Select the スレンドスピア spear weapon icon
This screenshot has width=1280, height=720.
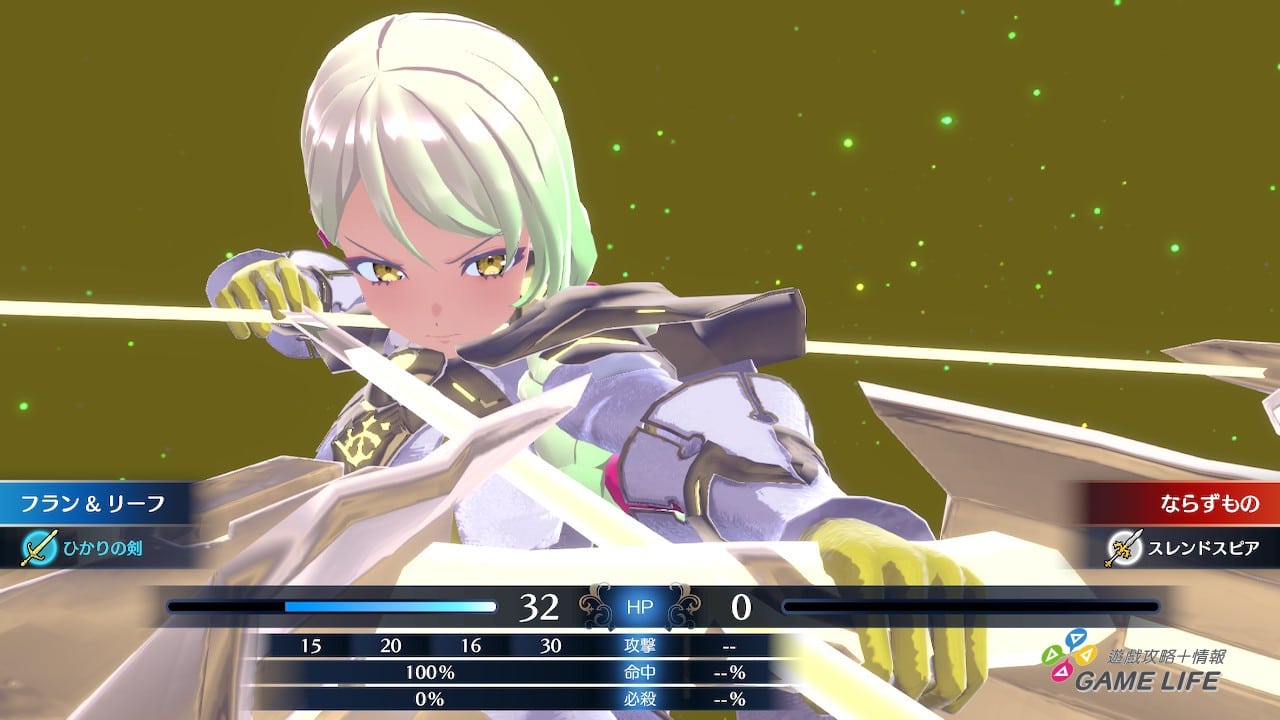click(x=1125, y=547)
